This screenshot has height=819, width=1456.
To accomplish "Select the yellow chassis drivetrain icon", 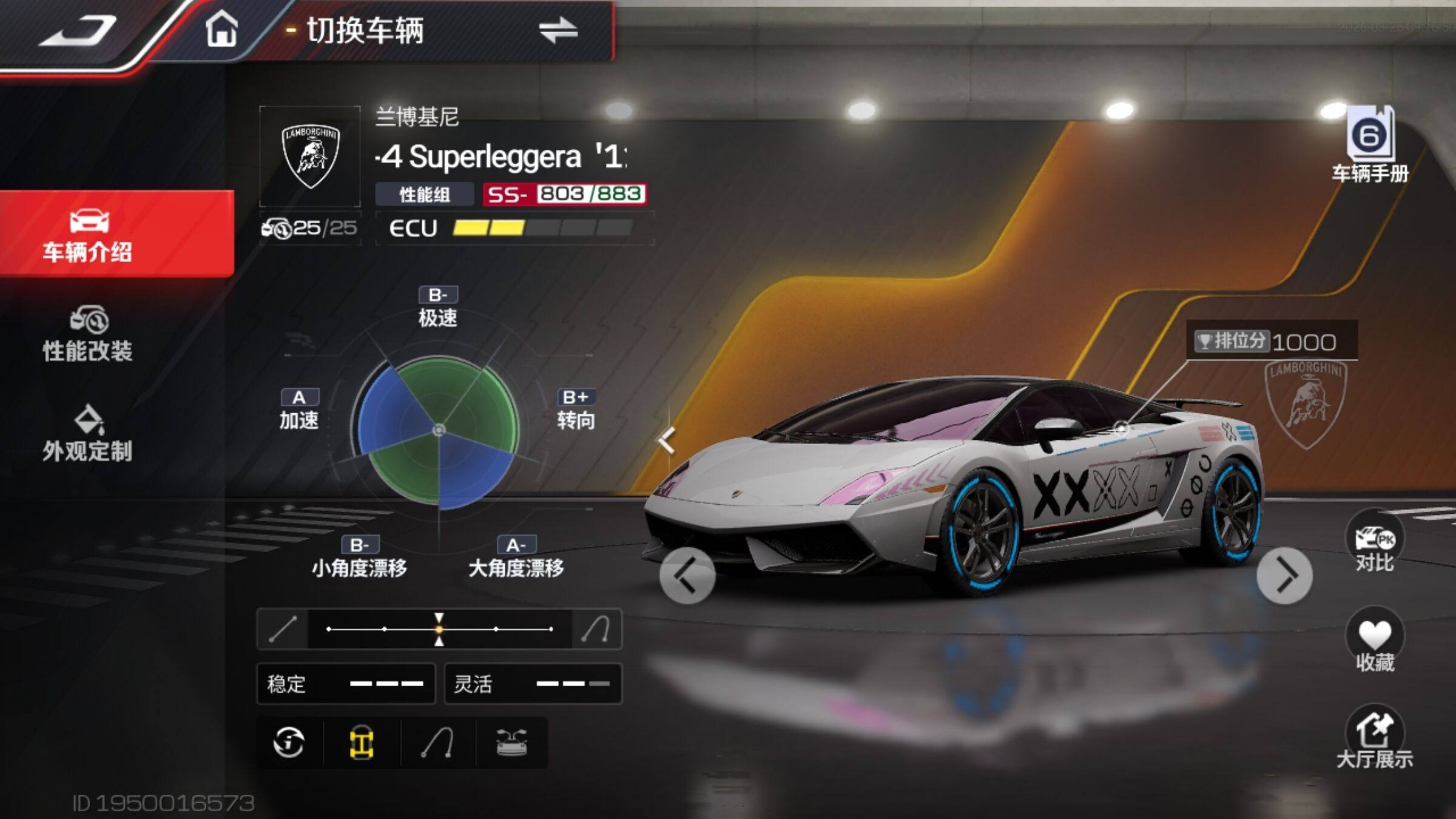I will (x=362, y=743).
